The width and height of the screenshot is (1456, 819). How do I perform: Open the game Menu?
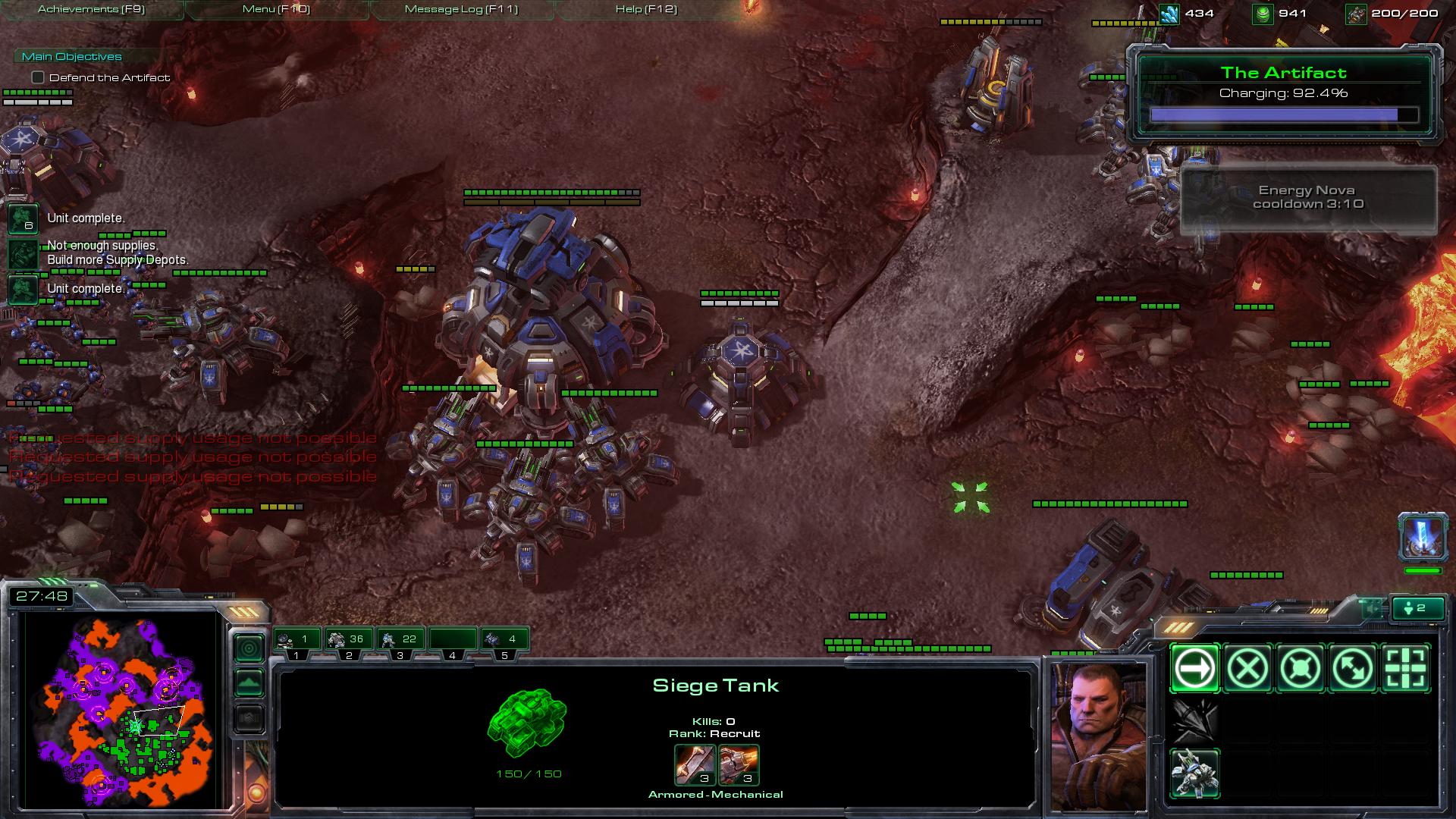click(276, 9)
